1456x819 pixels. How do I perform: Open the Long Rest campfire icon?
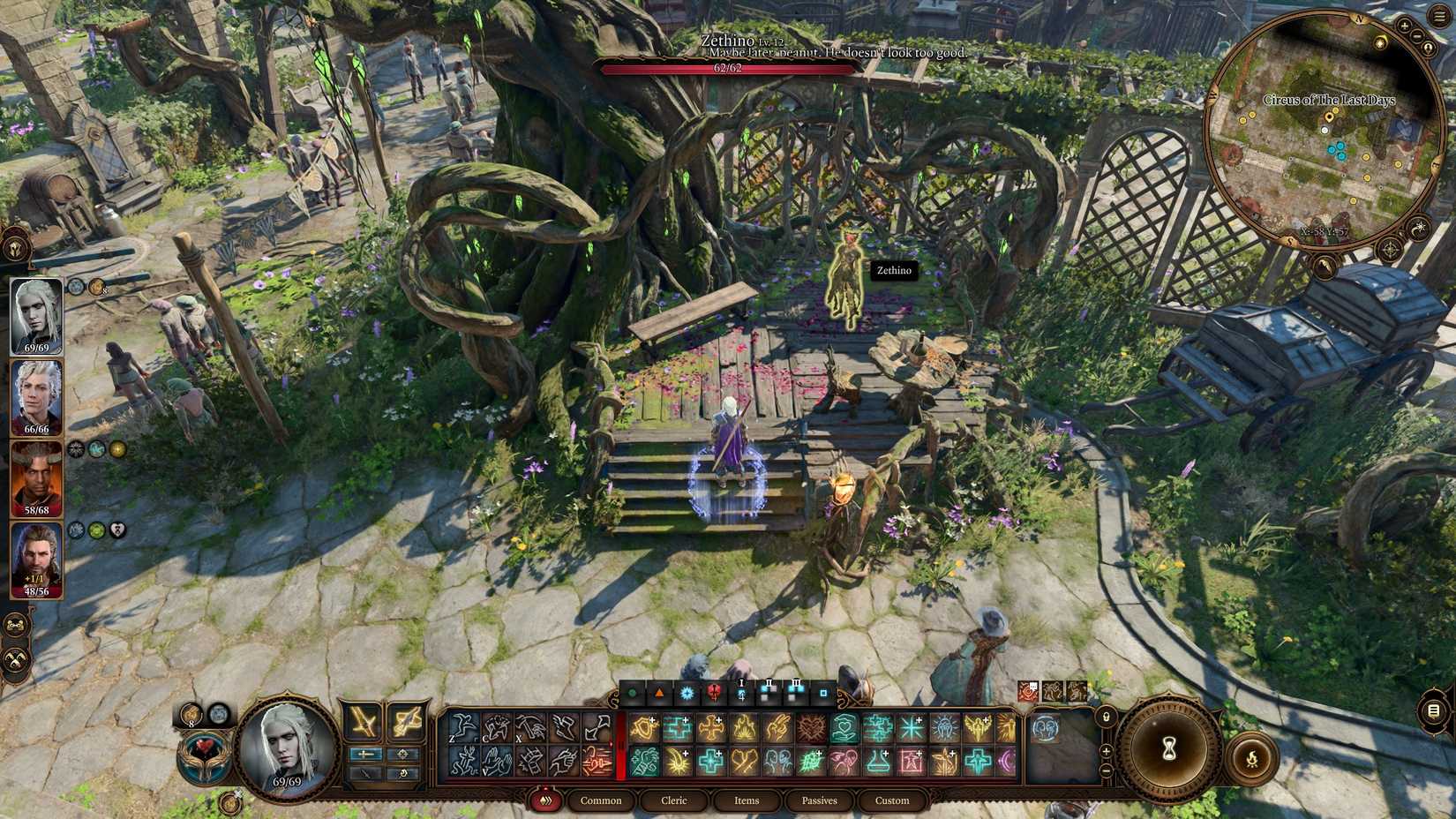[1251, 757]
